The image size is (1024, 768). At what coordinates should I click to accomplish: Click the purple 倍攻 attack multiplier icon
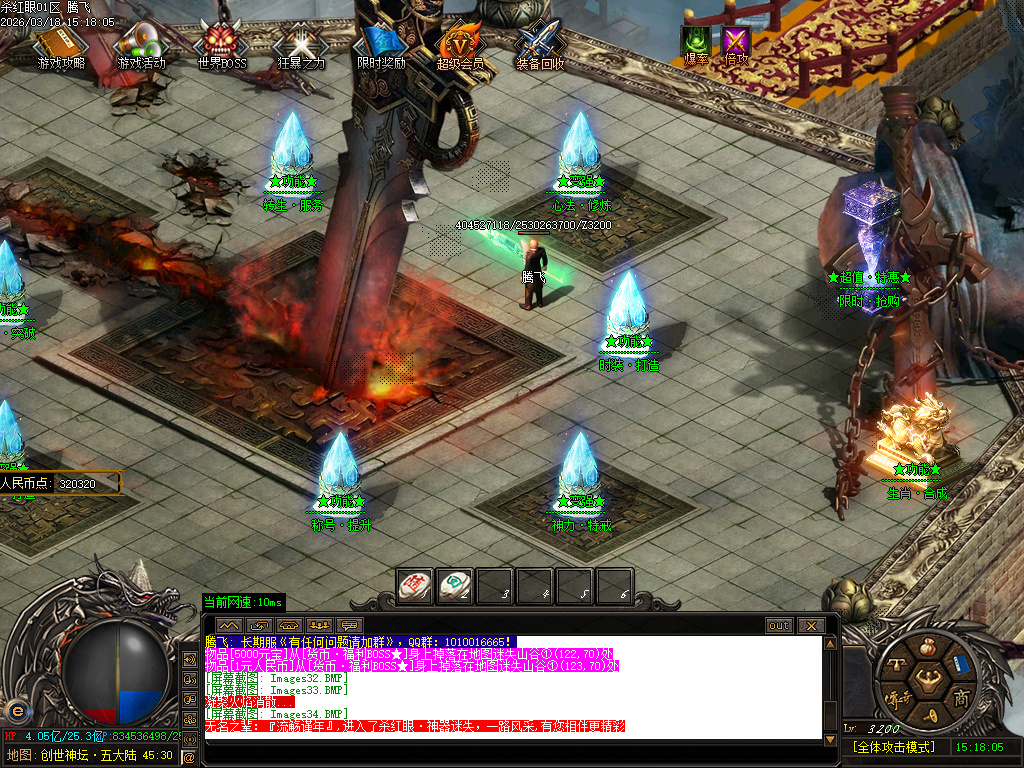point(737,43)
